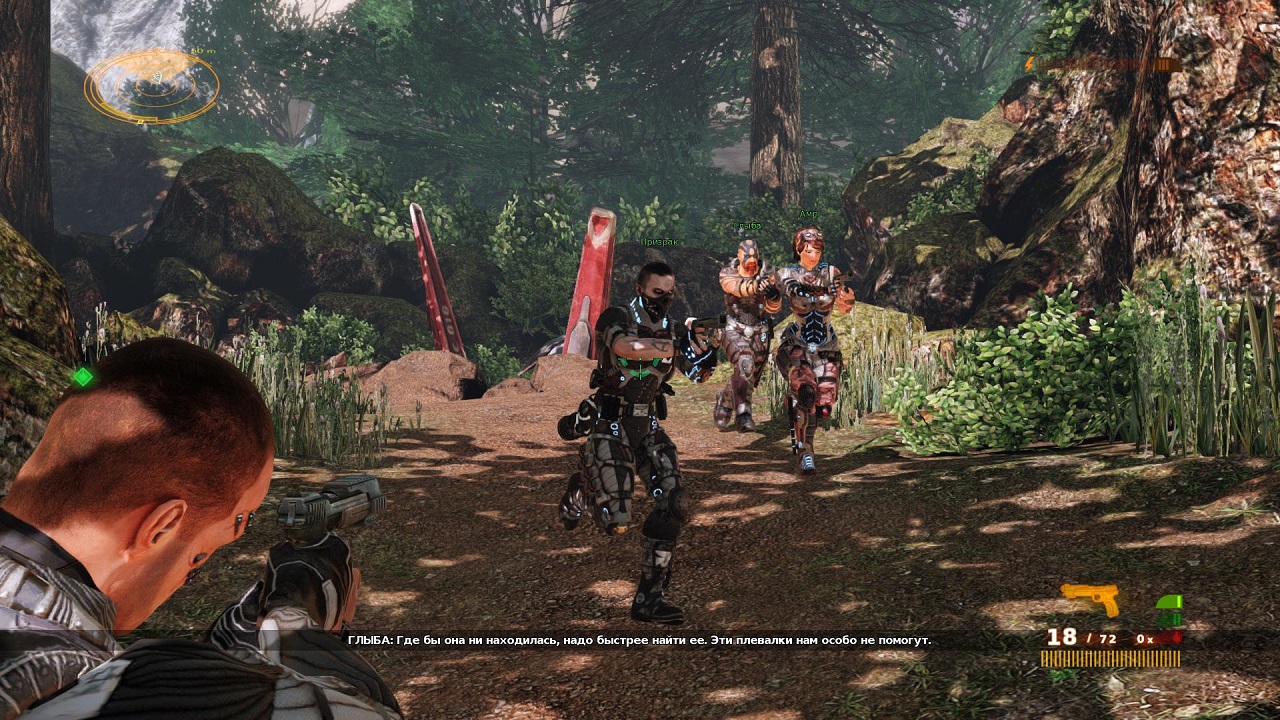The width and height of the screenshot is (1280, 720).
Task: Select the orange pistol weapon icon
Action: 1090,598
